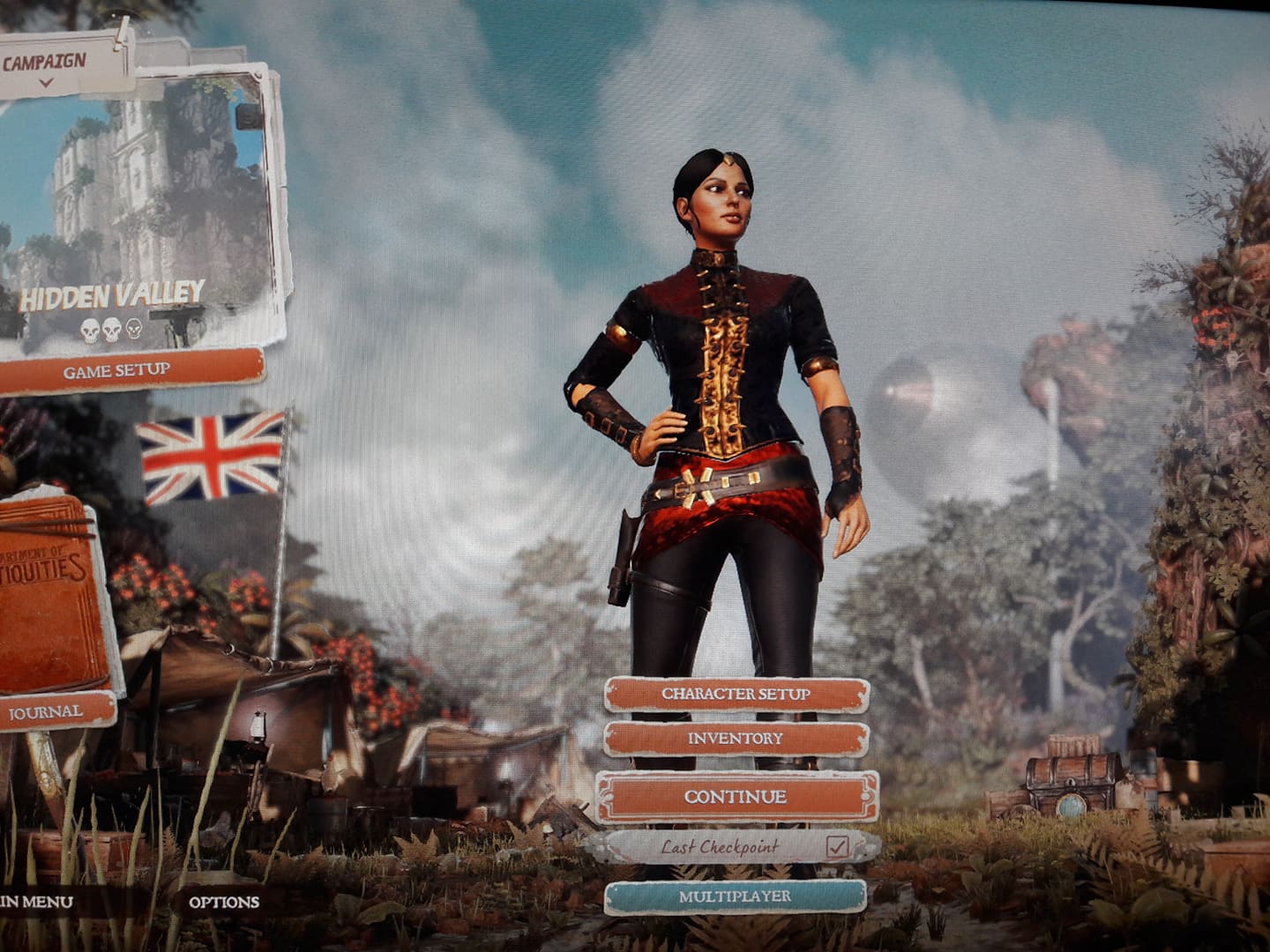The height and width of the screenshot is (952, 1270).
Task: Open the Inventory
Action: (x=736, y=739)
